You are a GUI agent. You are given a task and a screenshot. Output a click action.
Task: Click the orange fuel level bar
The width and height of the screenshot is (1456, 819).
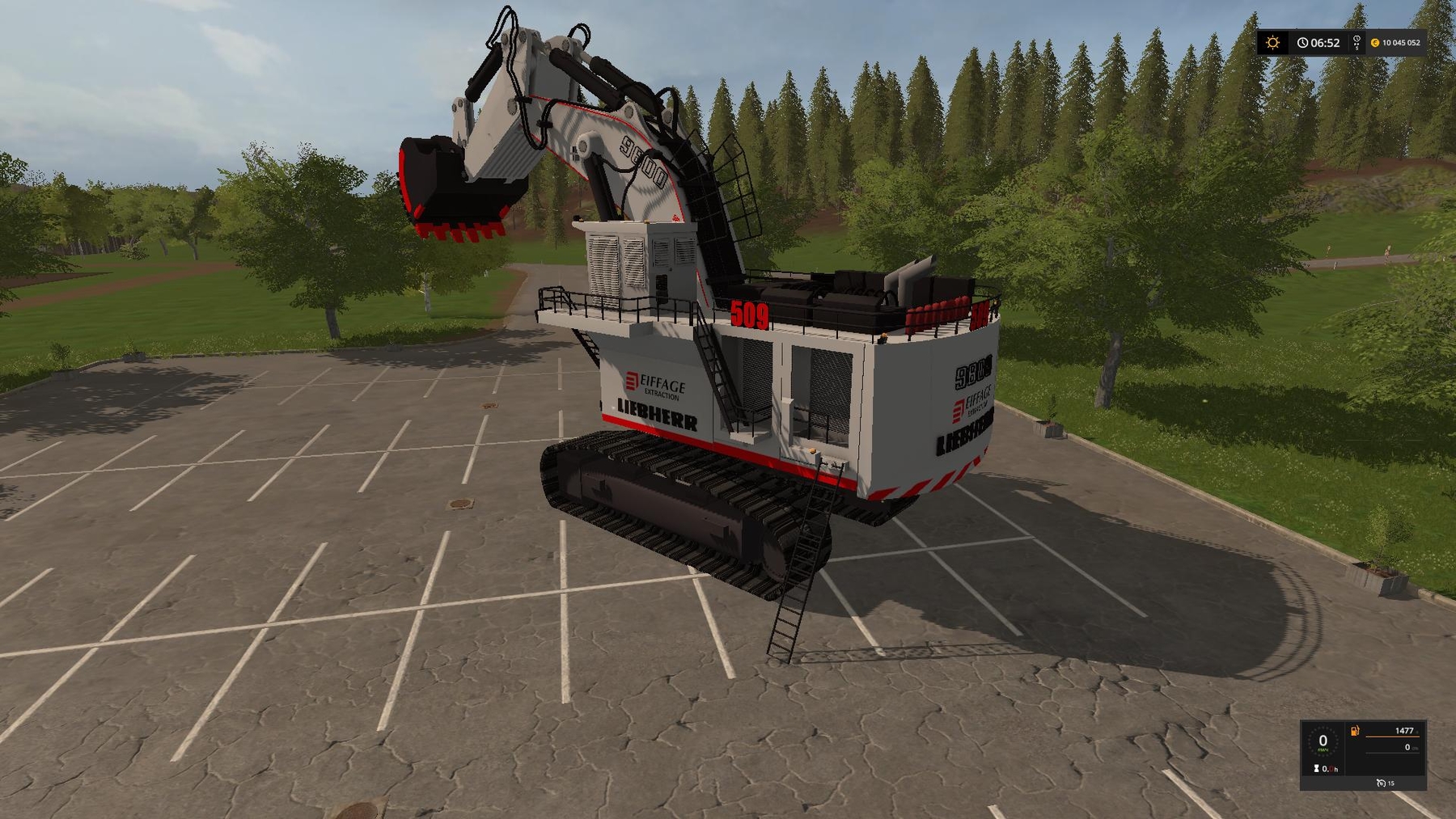click(1394, 737)
